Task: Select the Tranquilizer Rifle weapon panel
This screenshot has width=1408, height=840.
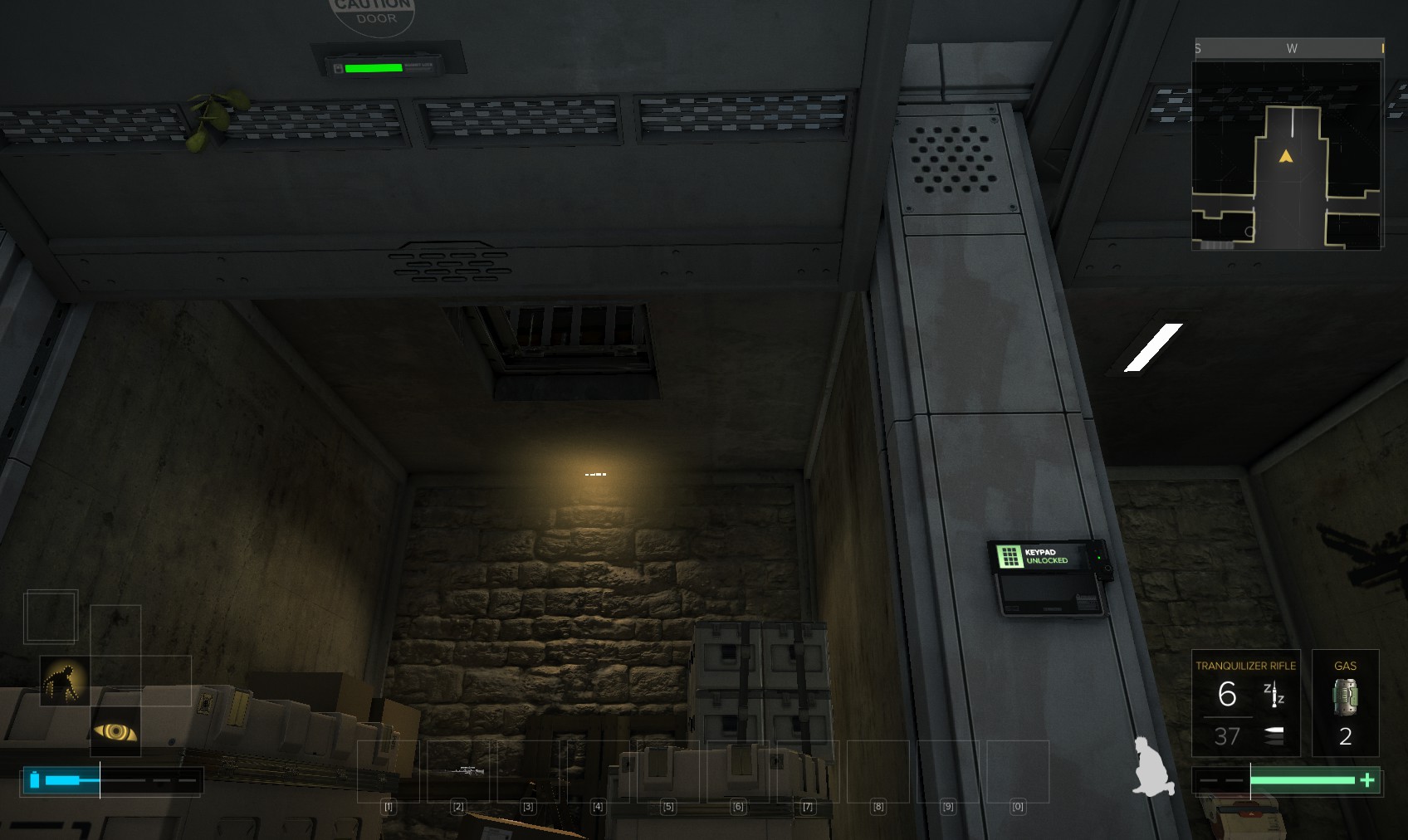Action: tap(1245, 702)
